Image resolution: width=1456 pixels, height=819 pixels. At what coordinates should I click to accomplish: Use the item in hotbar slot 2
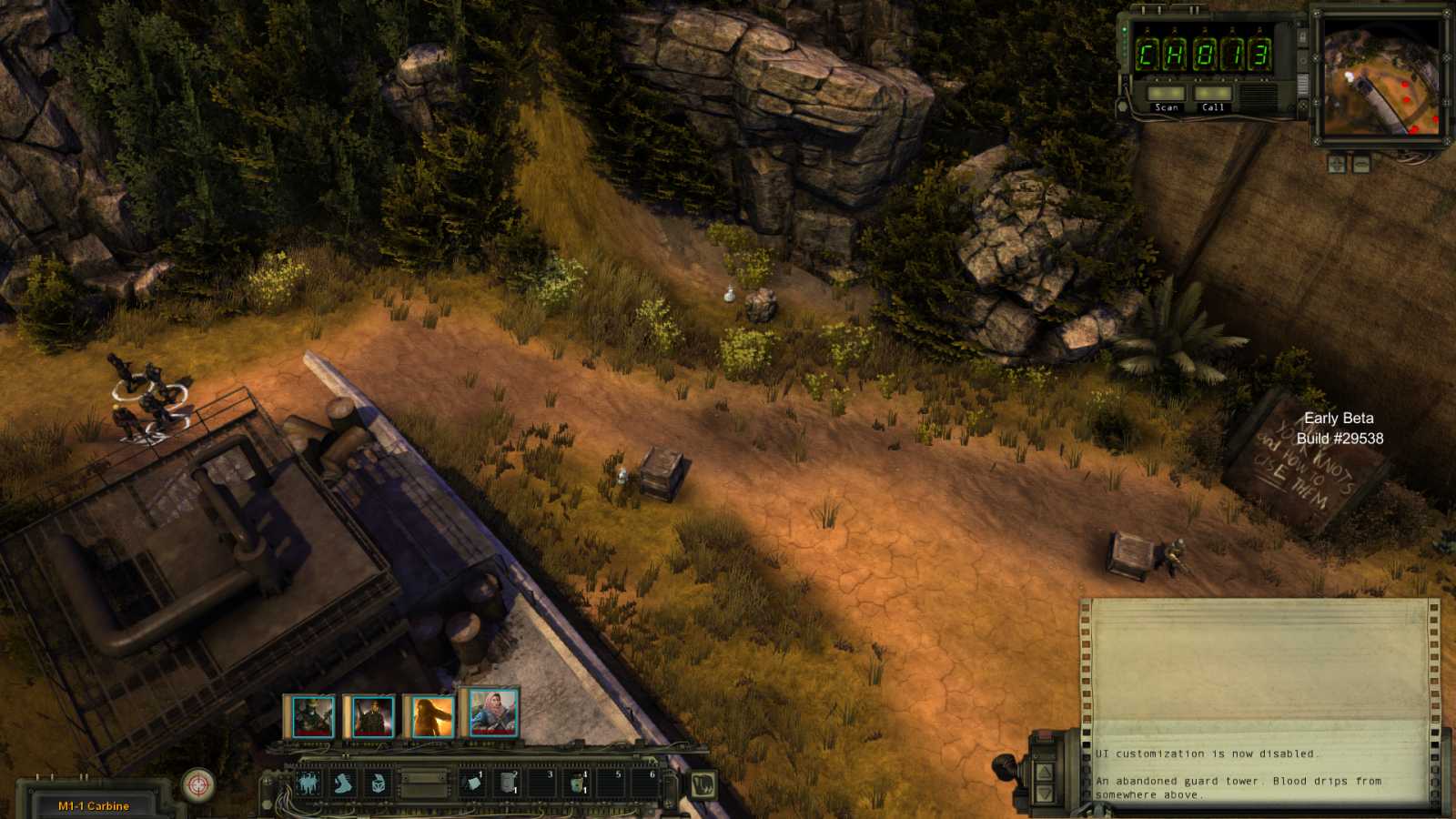[x=508, y=784]
